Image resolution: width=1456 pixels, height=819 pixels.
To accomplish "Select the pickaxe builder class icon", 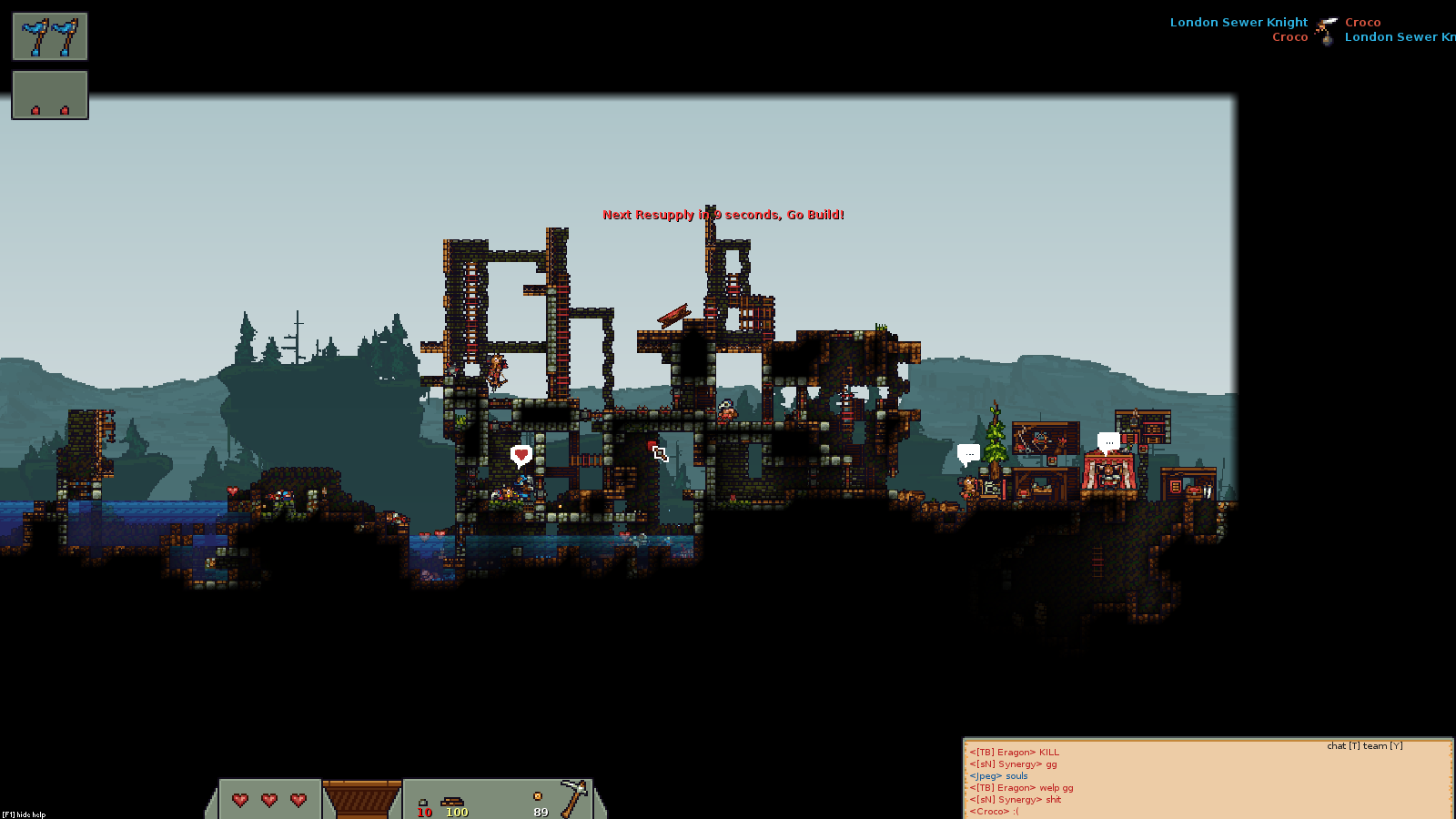I will coord(573,797).
